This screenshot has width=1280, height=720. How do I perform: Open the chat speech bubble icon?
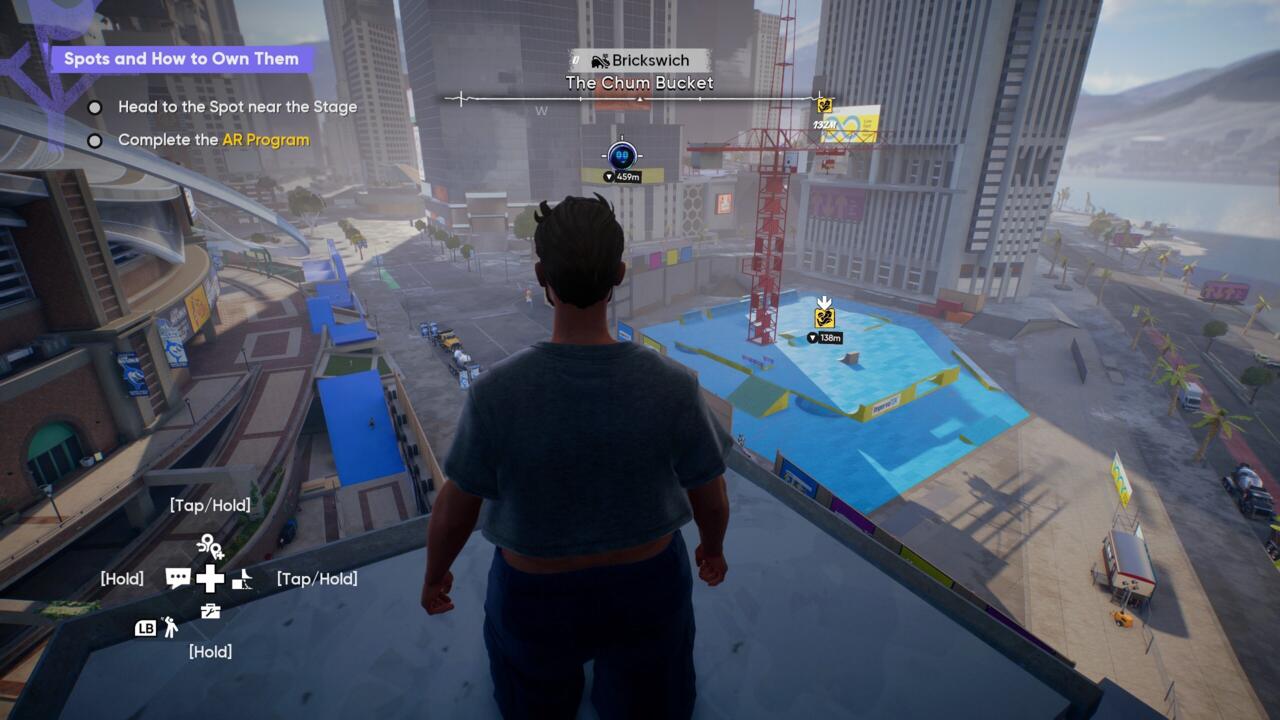(178, 578)
